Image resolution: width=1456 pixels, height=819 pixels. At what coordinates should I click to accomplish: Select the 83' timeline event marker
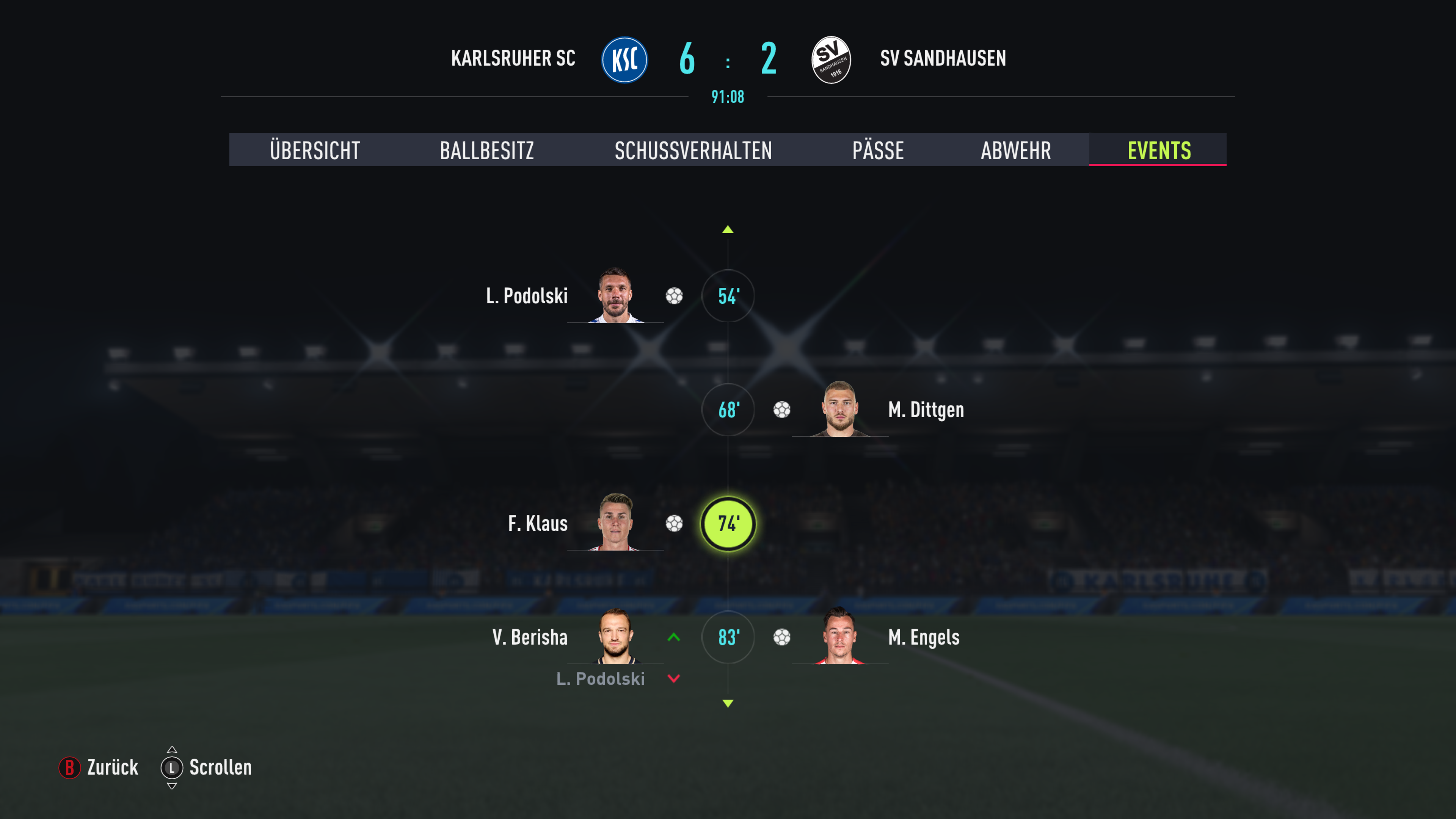pos(728,637)
